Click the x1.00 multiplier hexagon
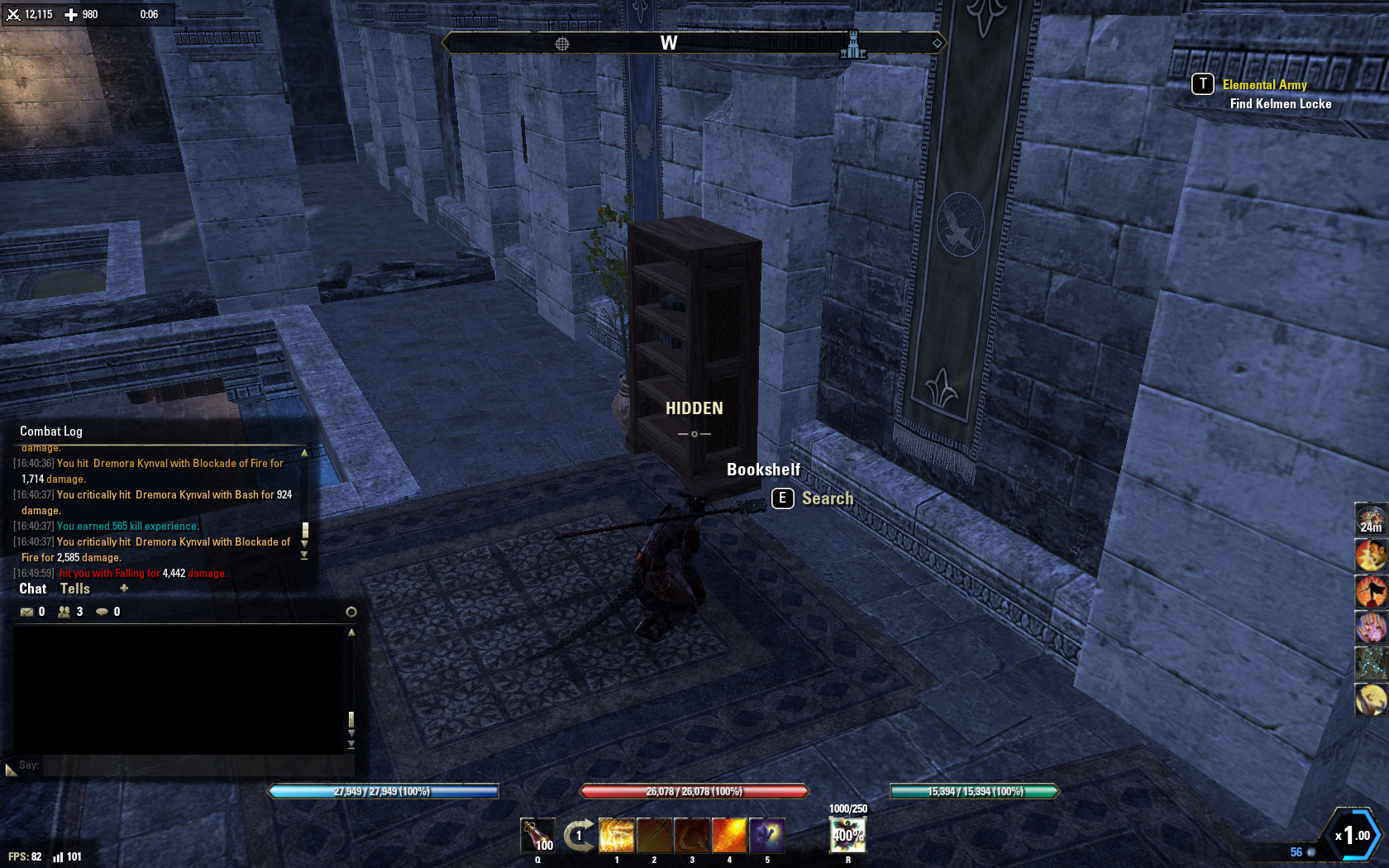1389x868 pixels. point(1351,835)
